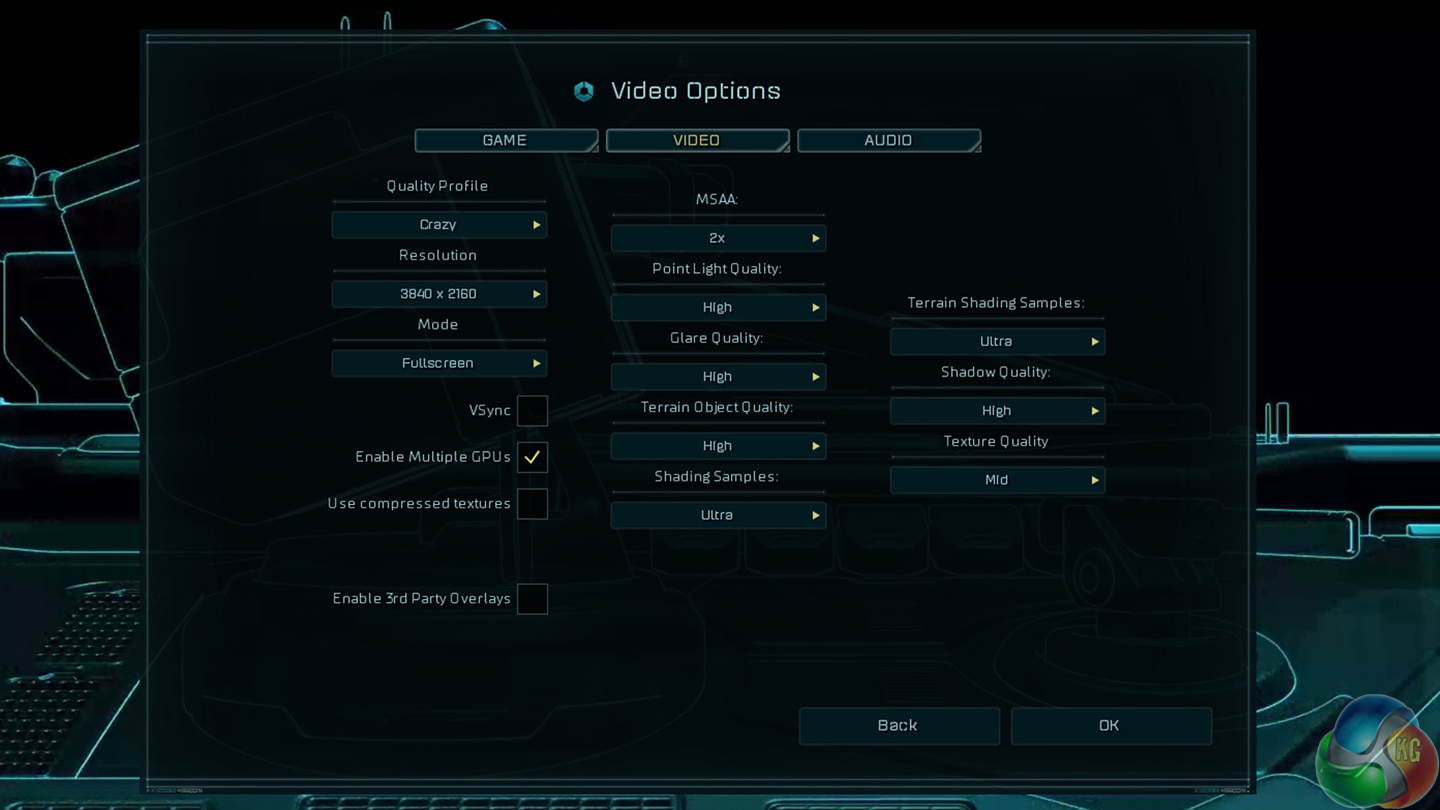Choose a different Texture Quality

coord(997,480)
